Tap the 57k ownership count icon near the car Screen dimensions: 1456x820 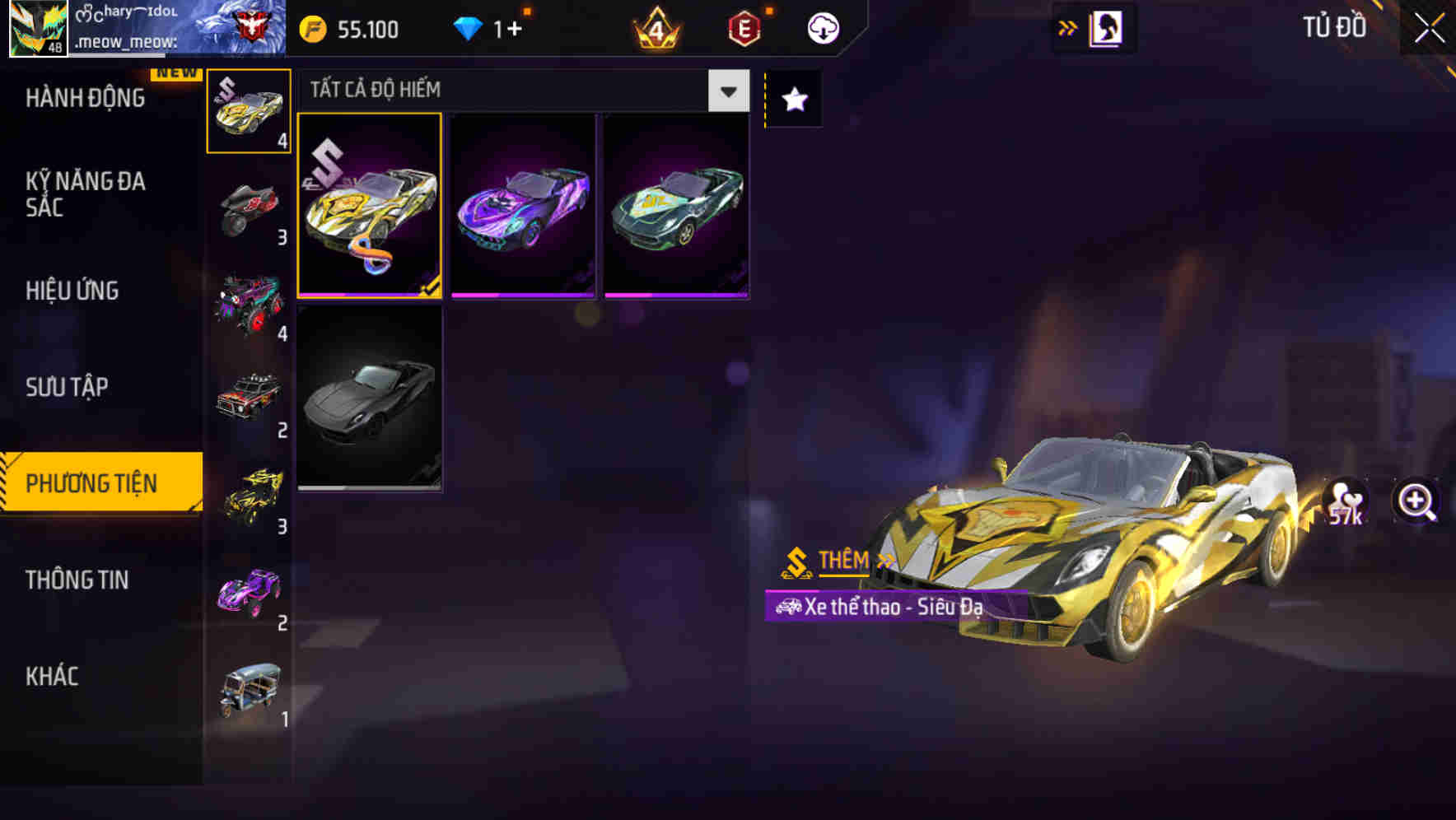tap(1346, 505)
